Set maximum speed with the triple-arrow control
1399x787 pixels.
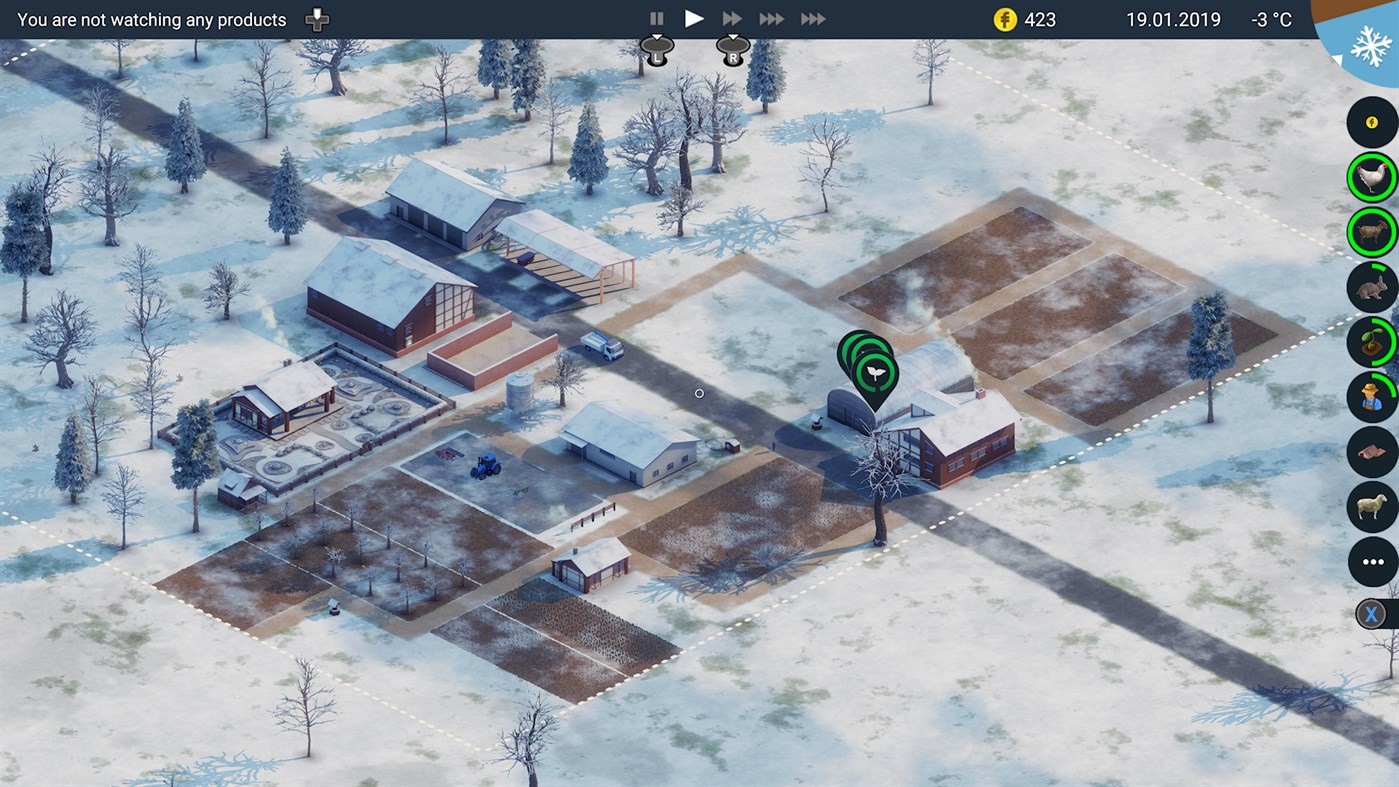click(x=813, y=17)
